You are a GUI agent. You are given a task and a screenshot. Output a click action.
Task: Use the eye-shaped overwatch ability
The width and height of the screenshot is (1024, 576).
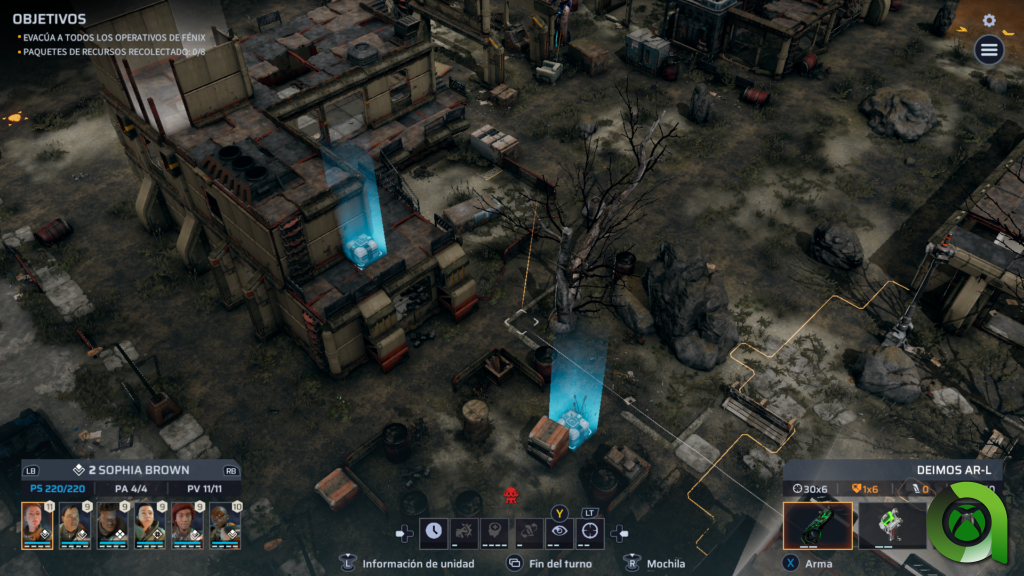[559, 533]
